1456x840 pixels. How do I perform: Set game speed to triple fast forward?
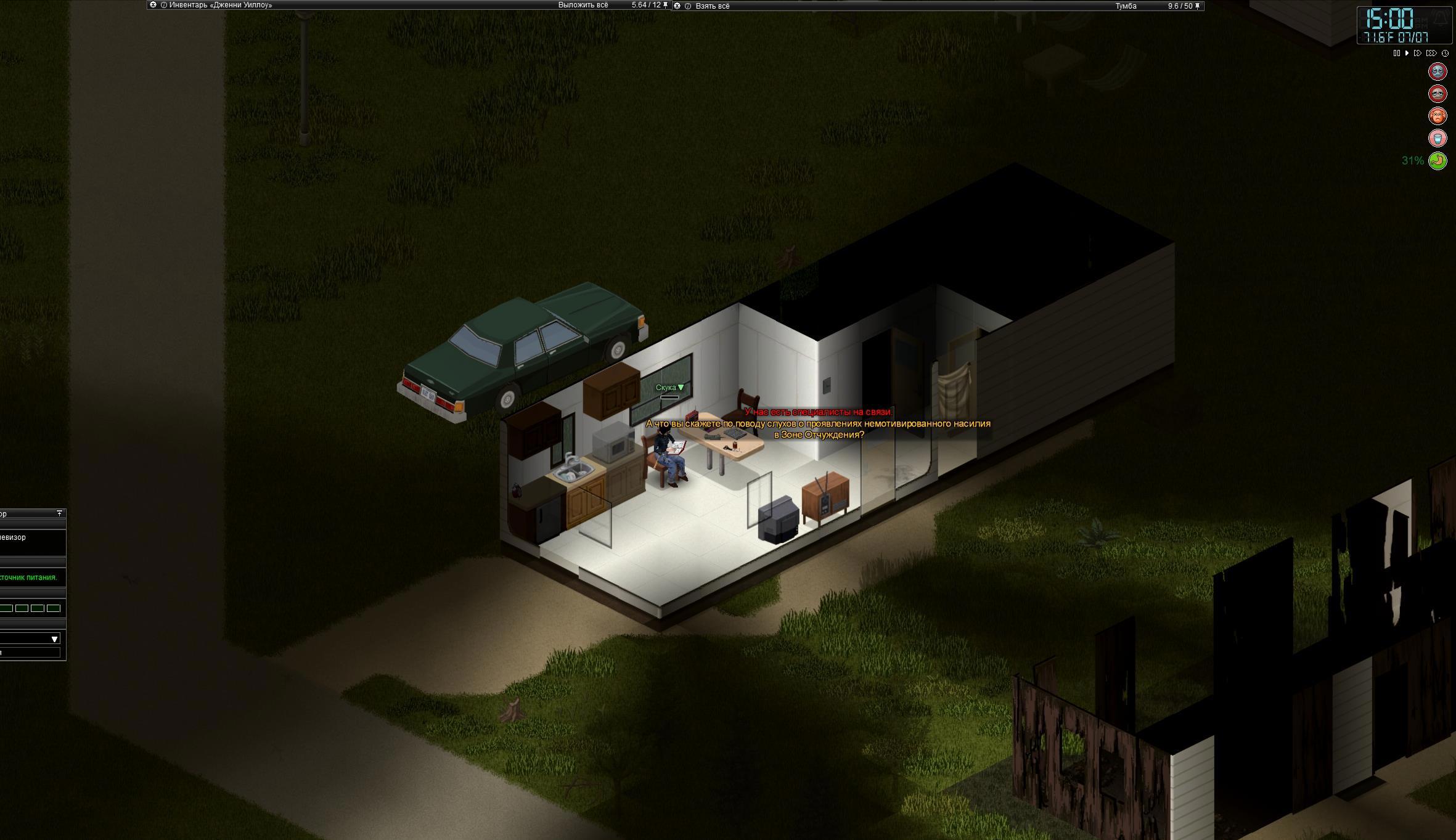[1431, 54]
